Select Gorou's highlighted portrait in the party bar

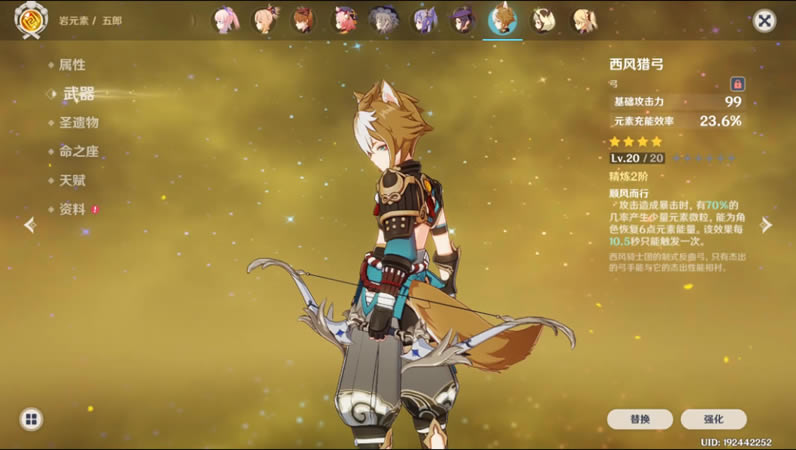502,20
